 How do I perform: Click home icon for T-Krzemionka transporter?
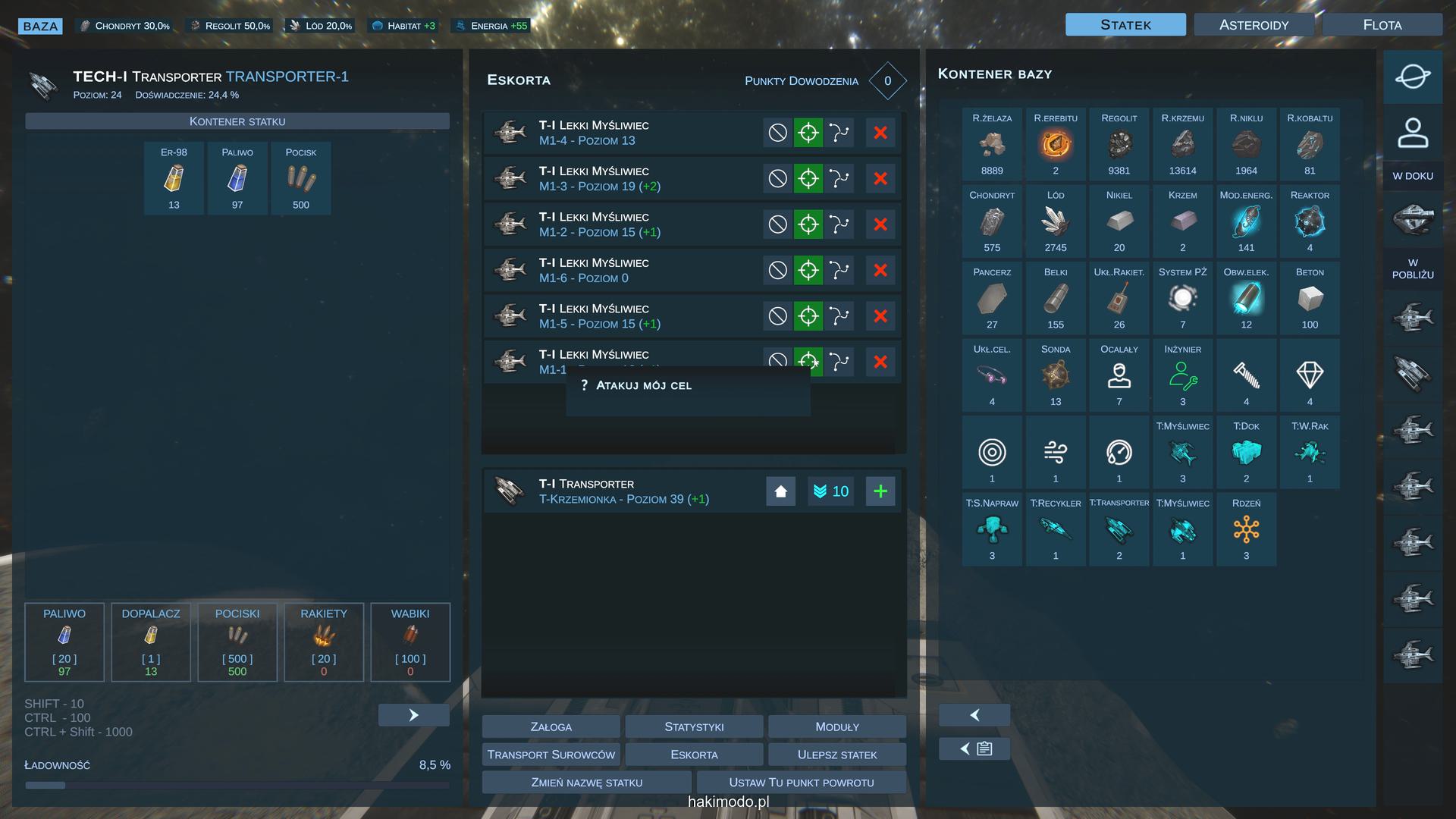pos(780,491)
